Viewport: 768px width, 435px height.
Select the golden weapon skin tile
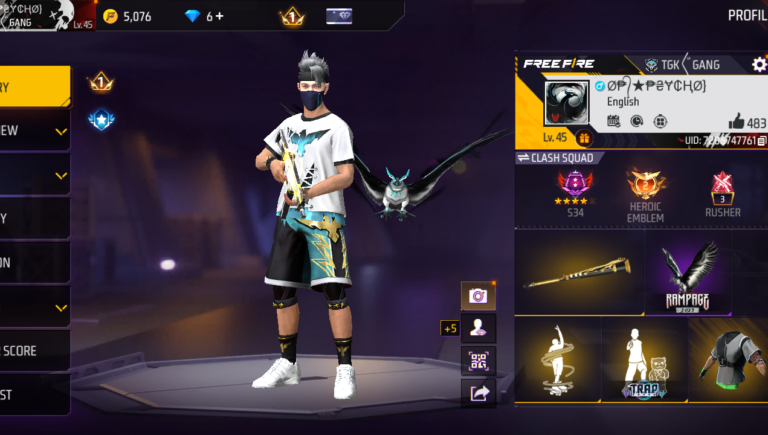(x=579, y=273)
